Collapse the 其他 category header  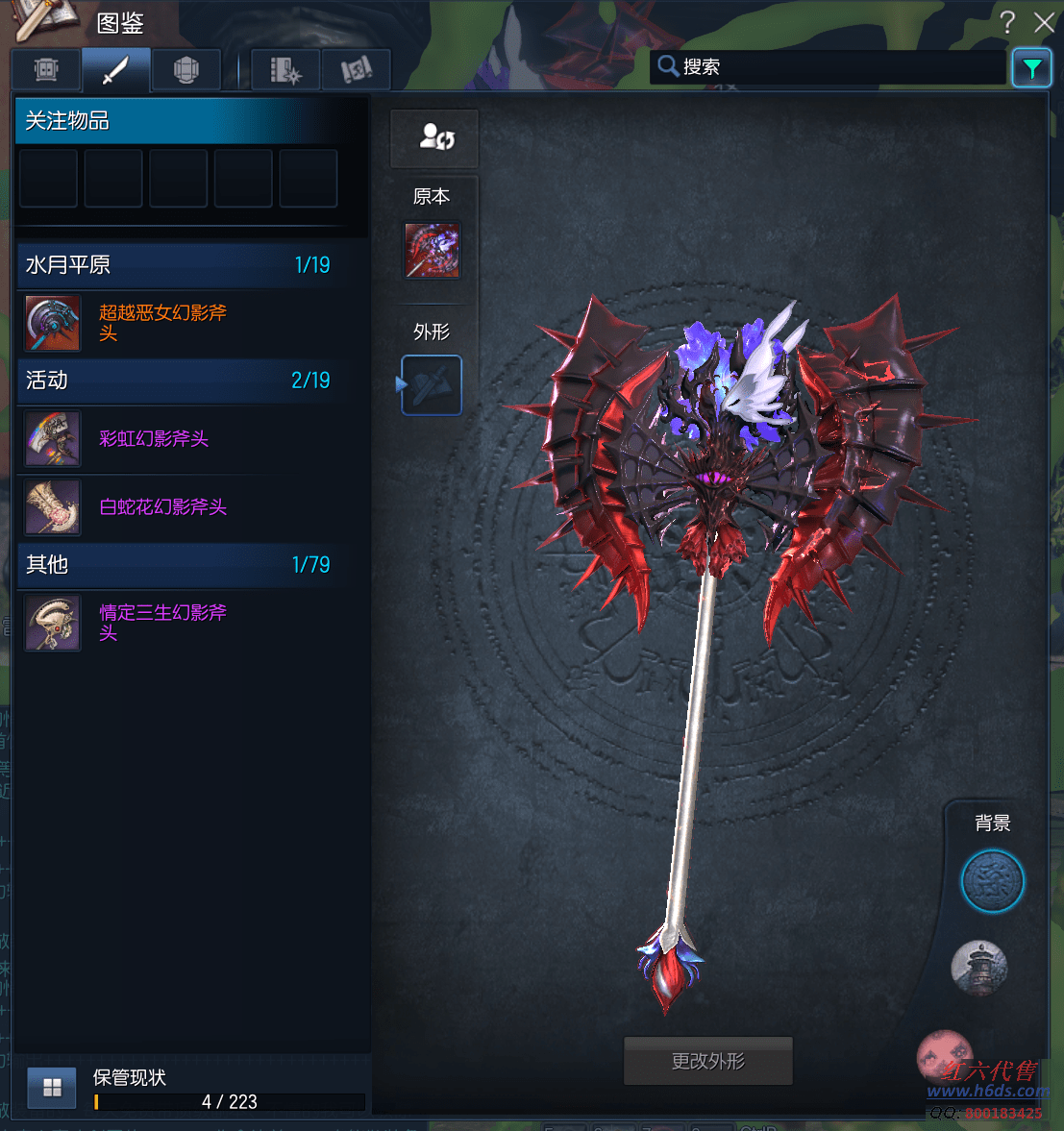[178, 565]
